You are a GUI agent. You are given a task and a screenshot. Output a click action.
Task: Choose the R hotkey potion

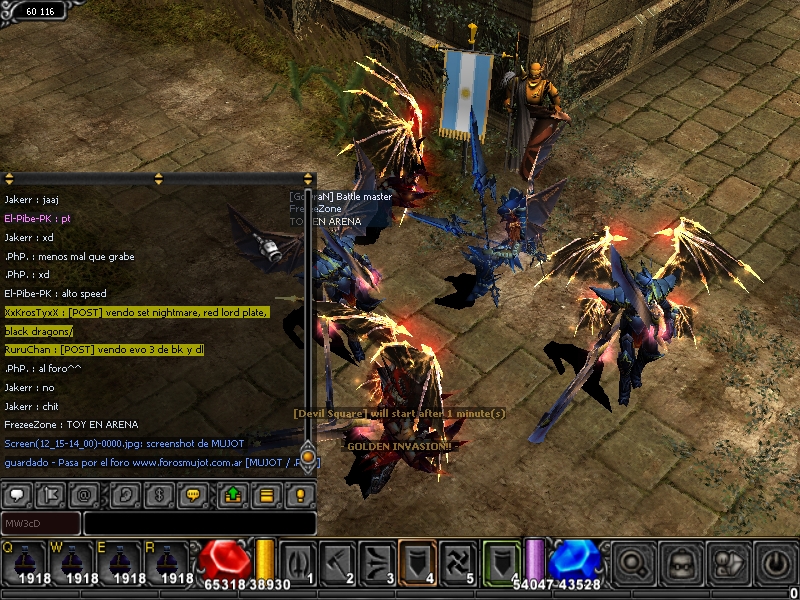pos(166,562)
